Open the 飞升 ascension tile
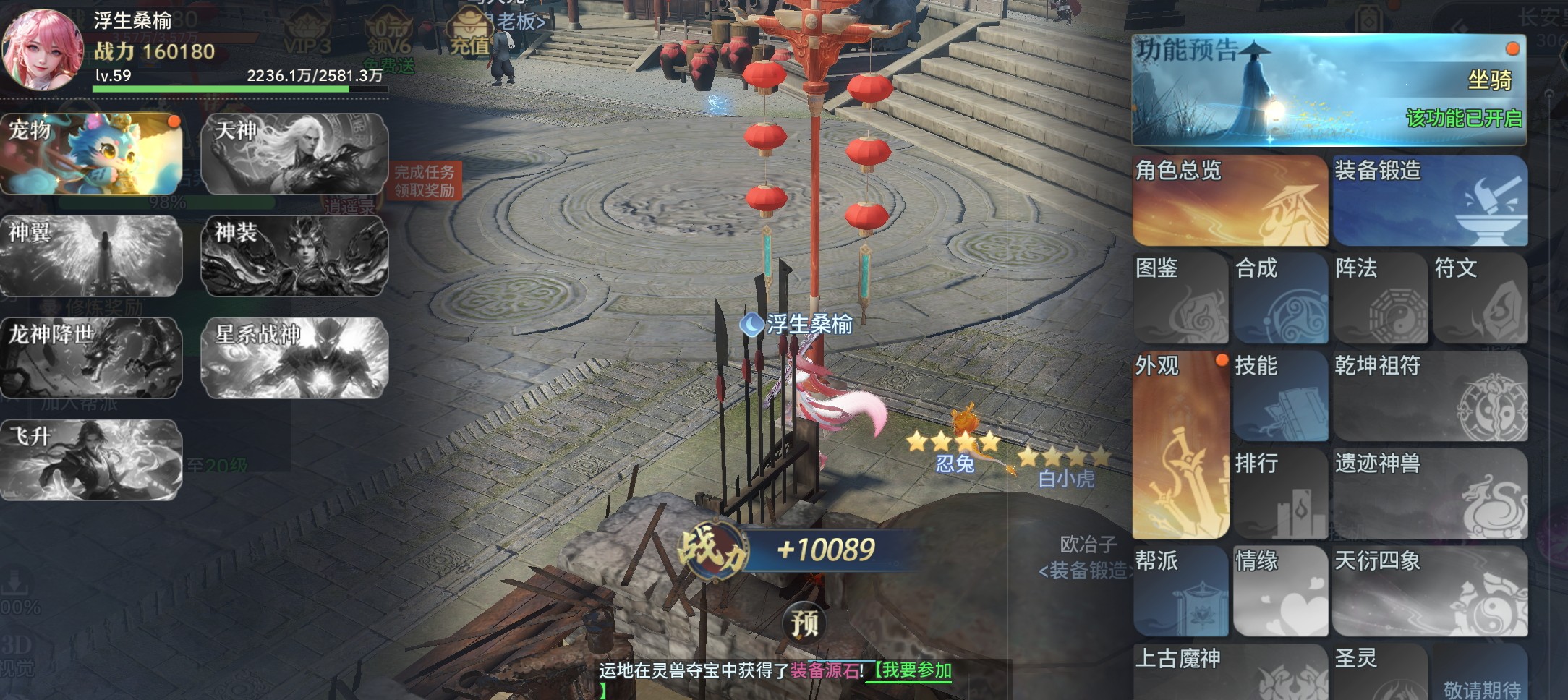This screenshot has width=1568, height=700. click(91, 460)
